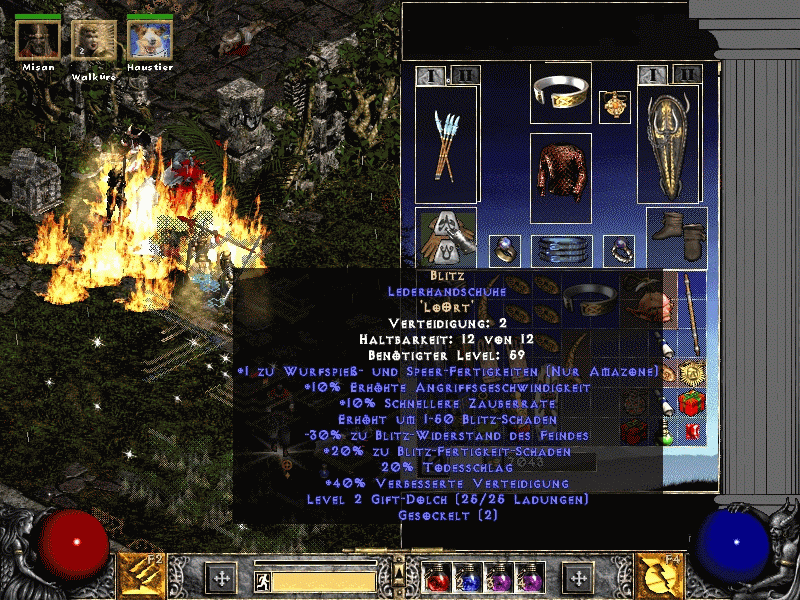Select the Misan party portrait
The height and width of the screenshot is (600, 800).
(x=38, y=39)
